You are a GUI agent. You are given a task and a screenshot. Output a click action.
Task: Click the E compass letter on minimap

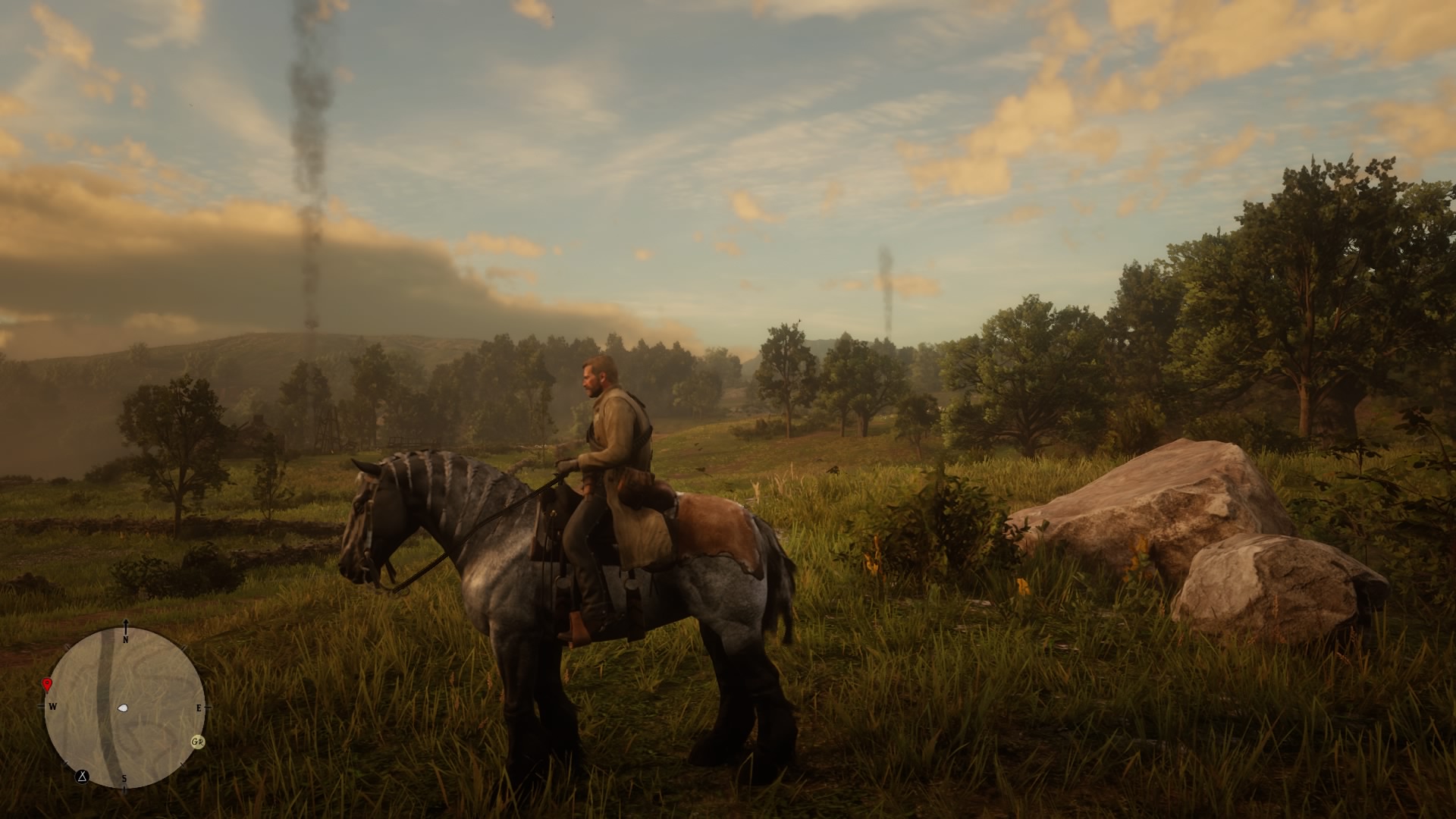click(x=199, y=708)
